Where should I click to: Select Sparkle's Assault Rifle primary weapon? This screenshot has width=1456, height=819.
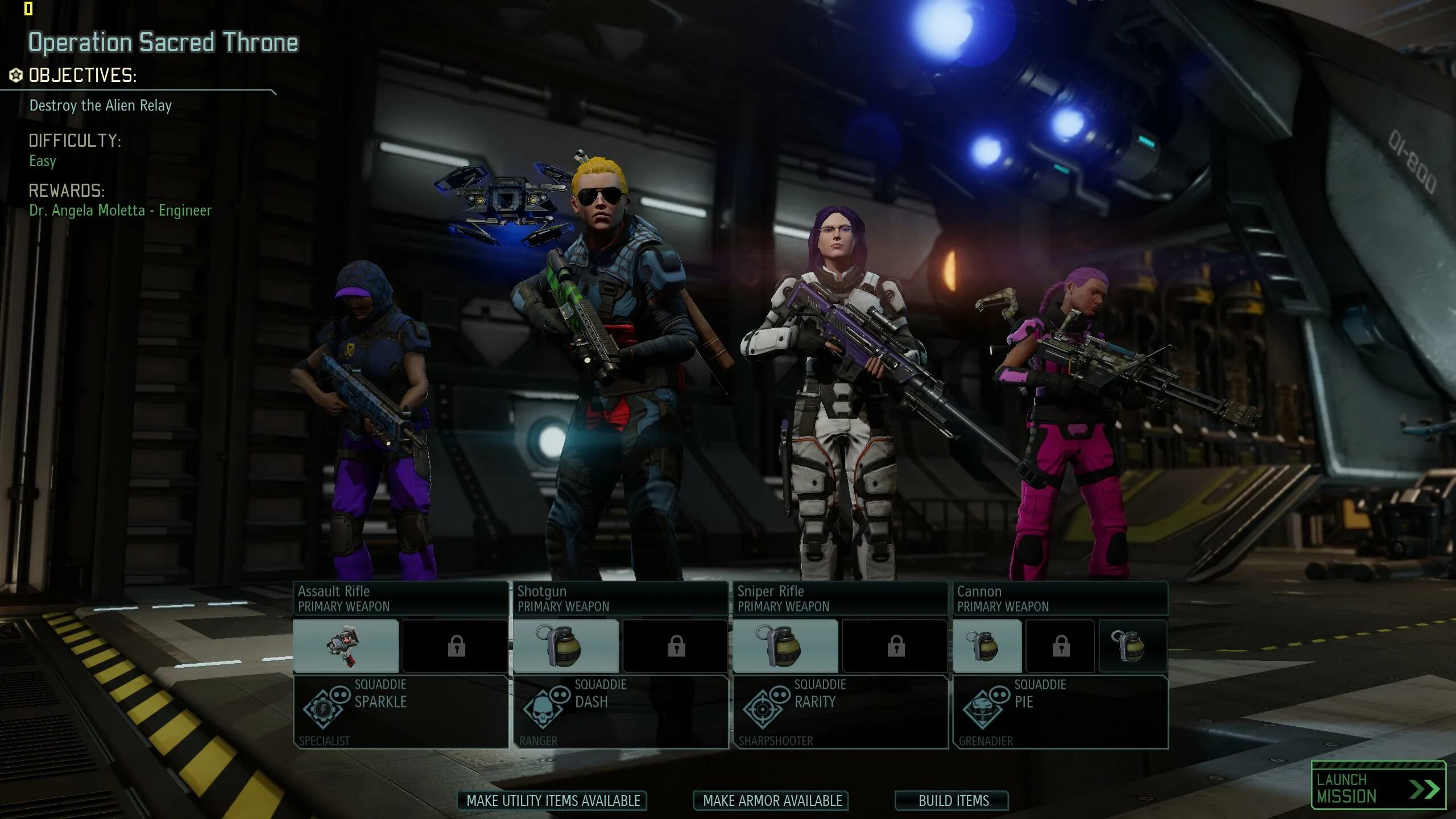[400, 598]
